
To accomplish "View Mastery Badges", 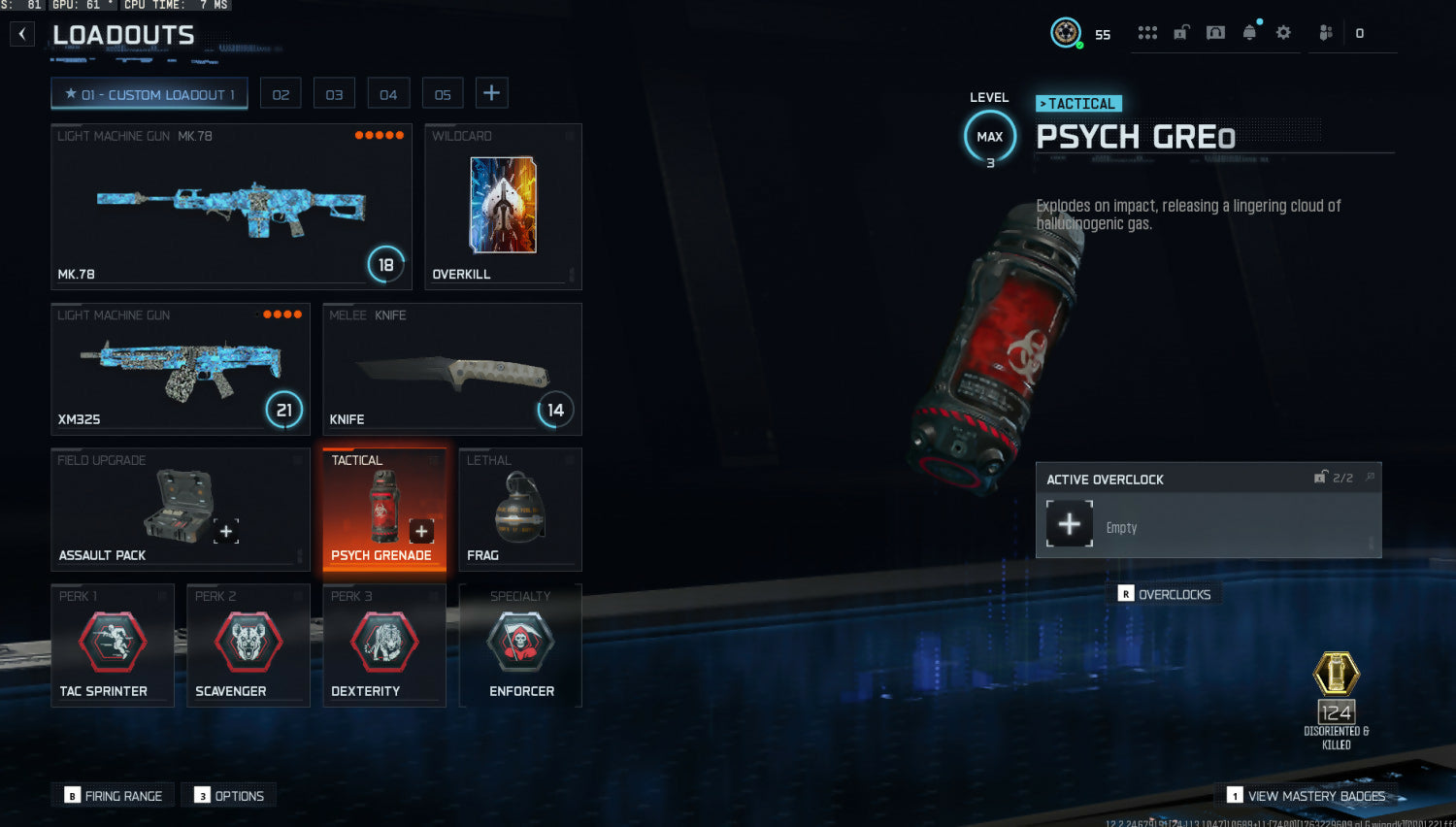I will coord(1307,796).
